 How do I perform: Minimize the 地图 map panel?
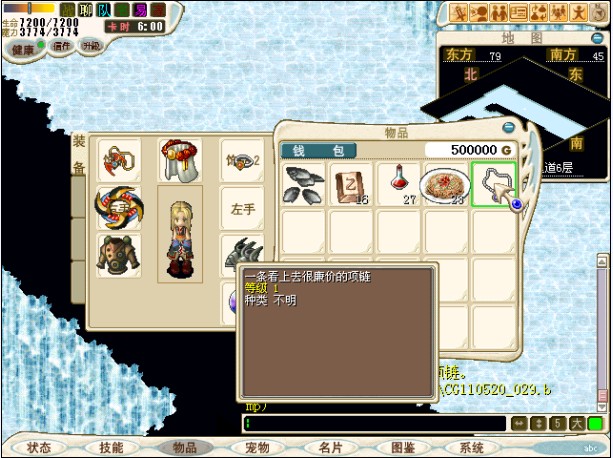coord(596,37)
